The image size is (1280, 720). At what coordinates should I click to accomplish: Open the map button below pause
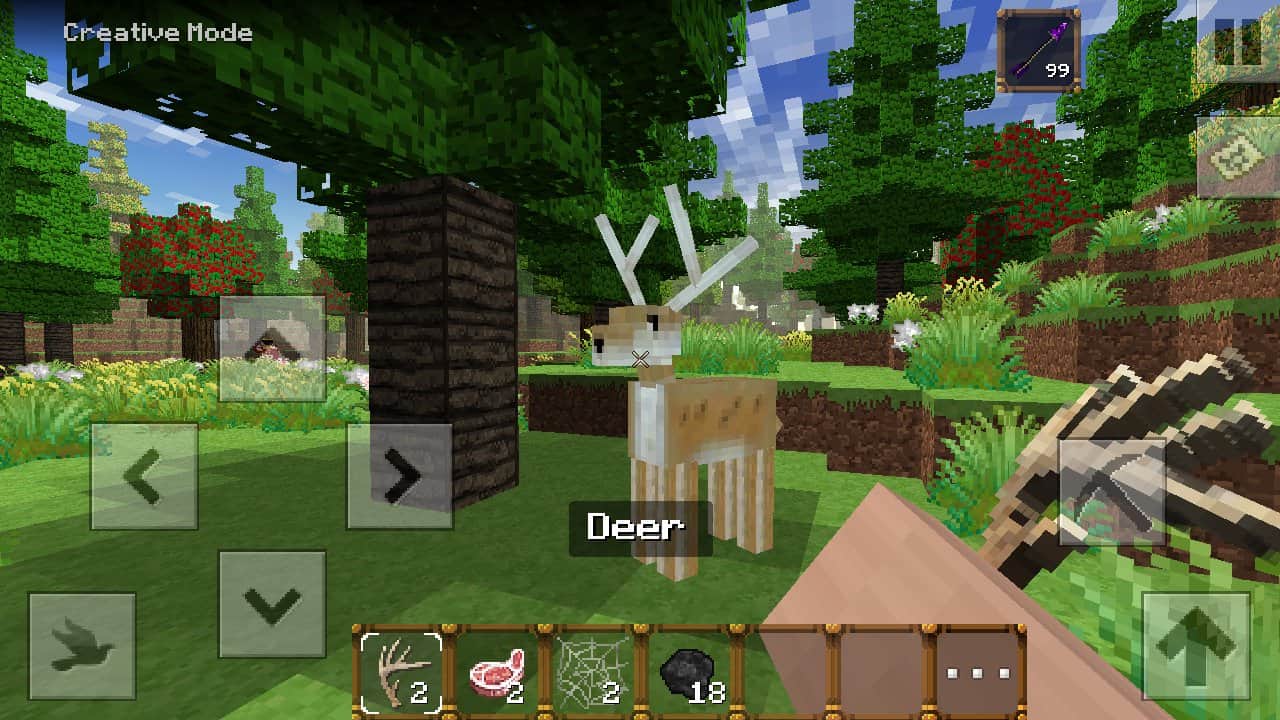click(x=1238, y=157)
